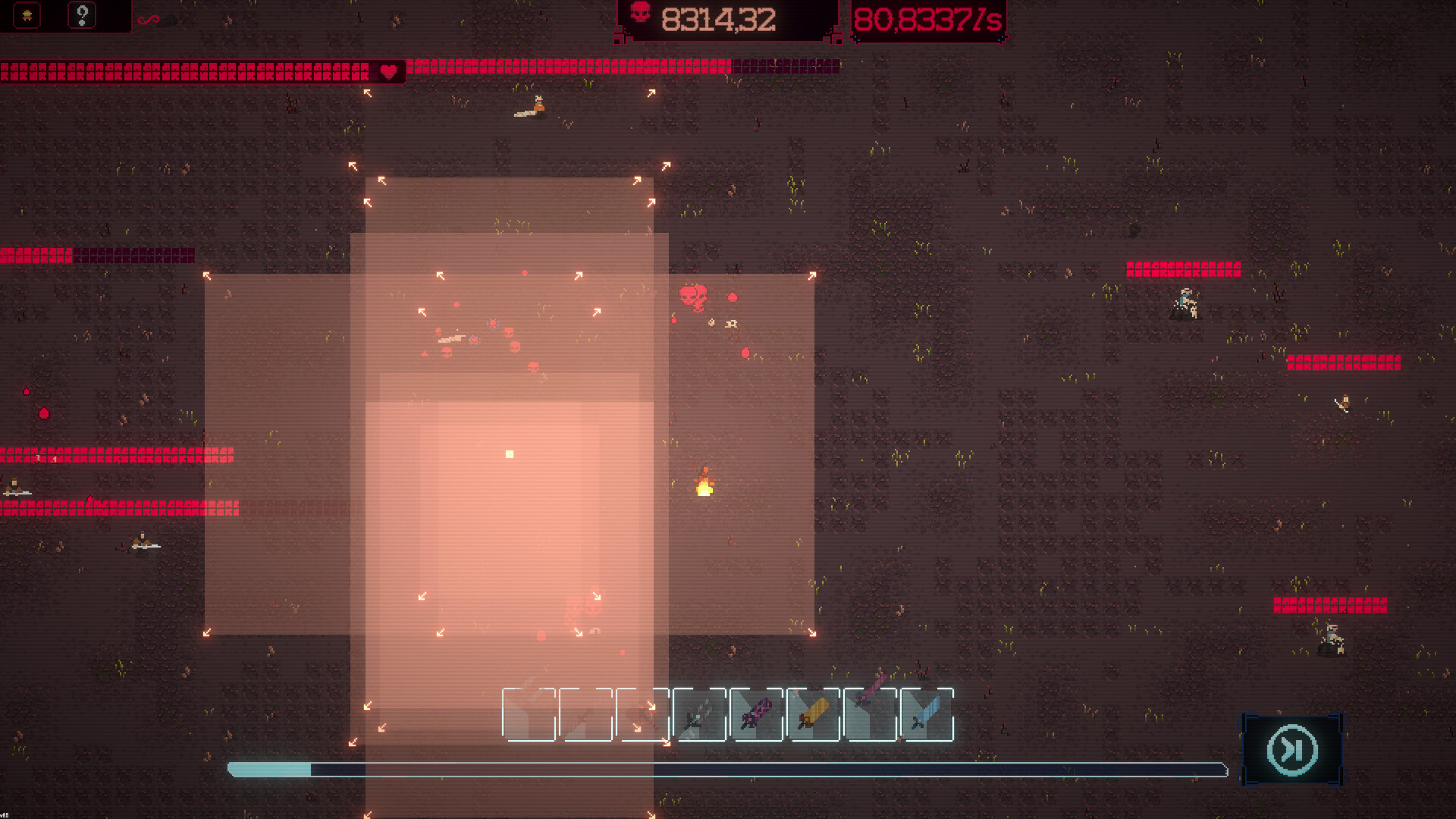Click the floating skull pickup above center
This screenshot has width=1456, height=819.
[x=694, y=296]
